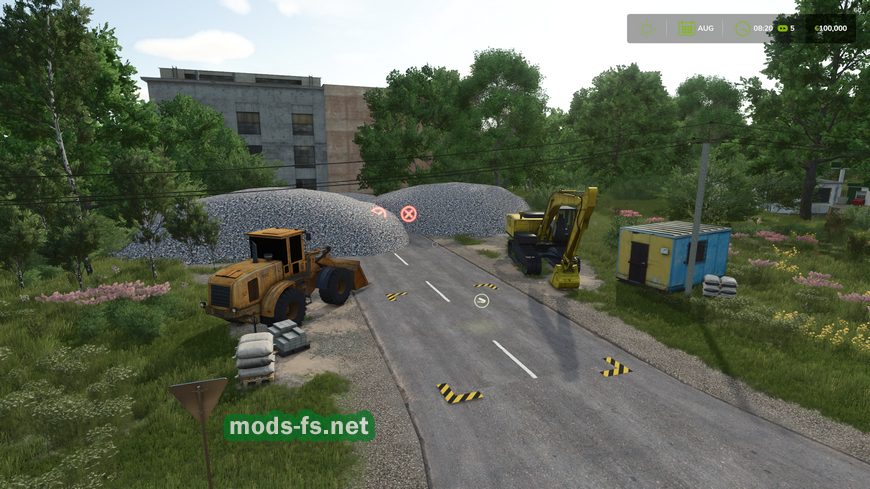This screenshot has height=489, width=870.
Task: Click the red crossed-circle marker
Action: point(408,213)
